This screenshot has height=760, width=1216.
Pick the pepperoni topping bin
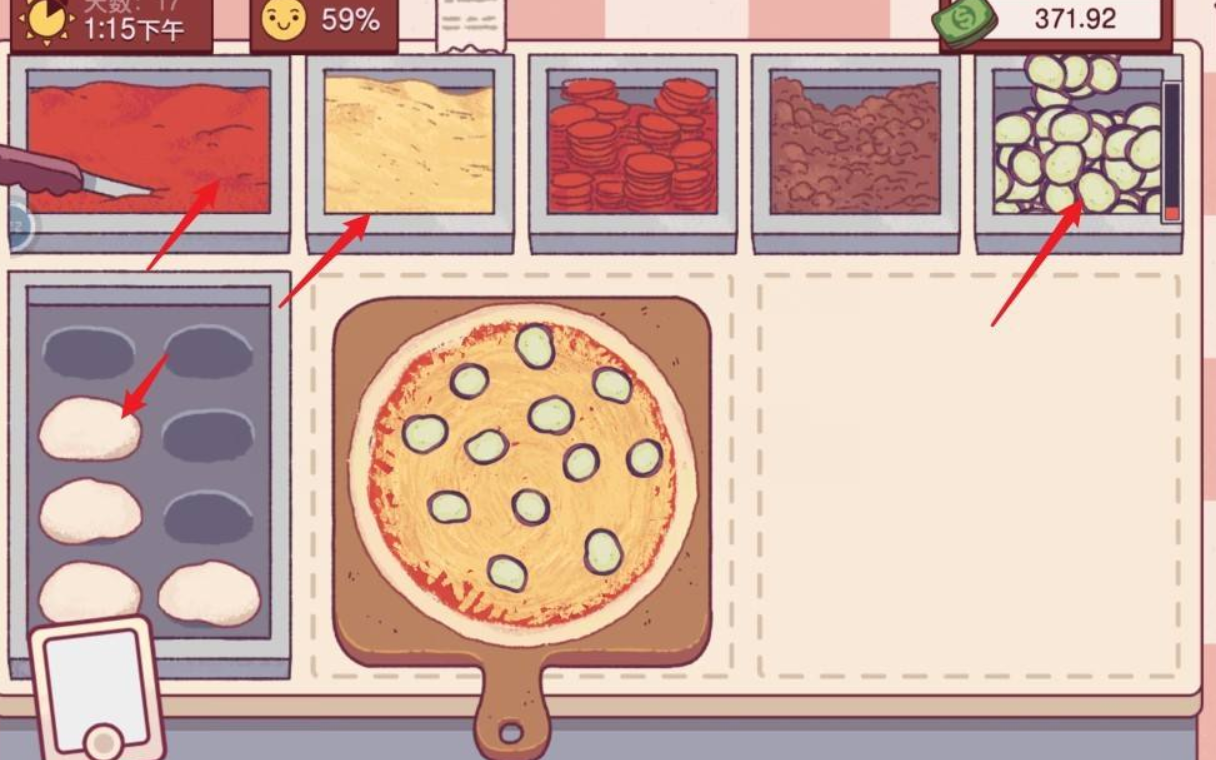(632, 148)
